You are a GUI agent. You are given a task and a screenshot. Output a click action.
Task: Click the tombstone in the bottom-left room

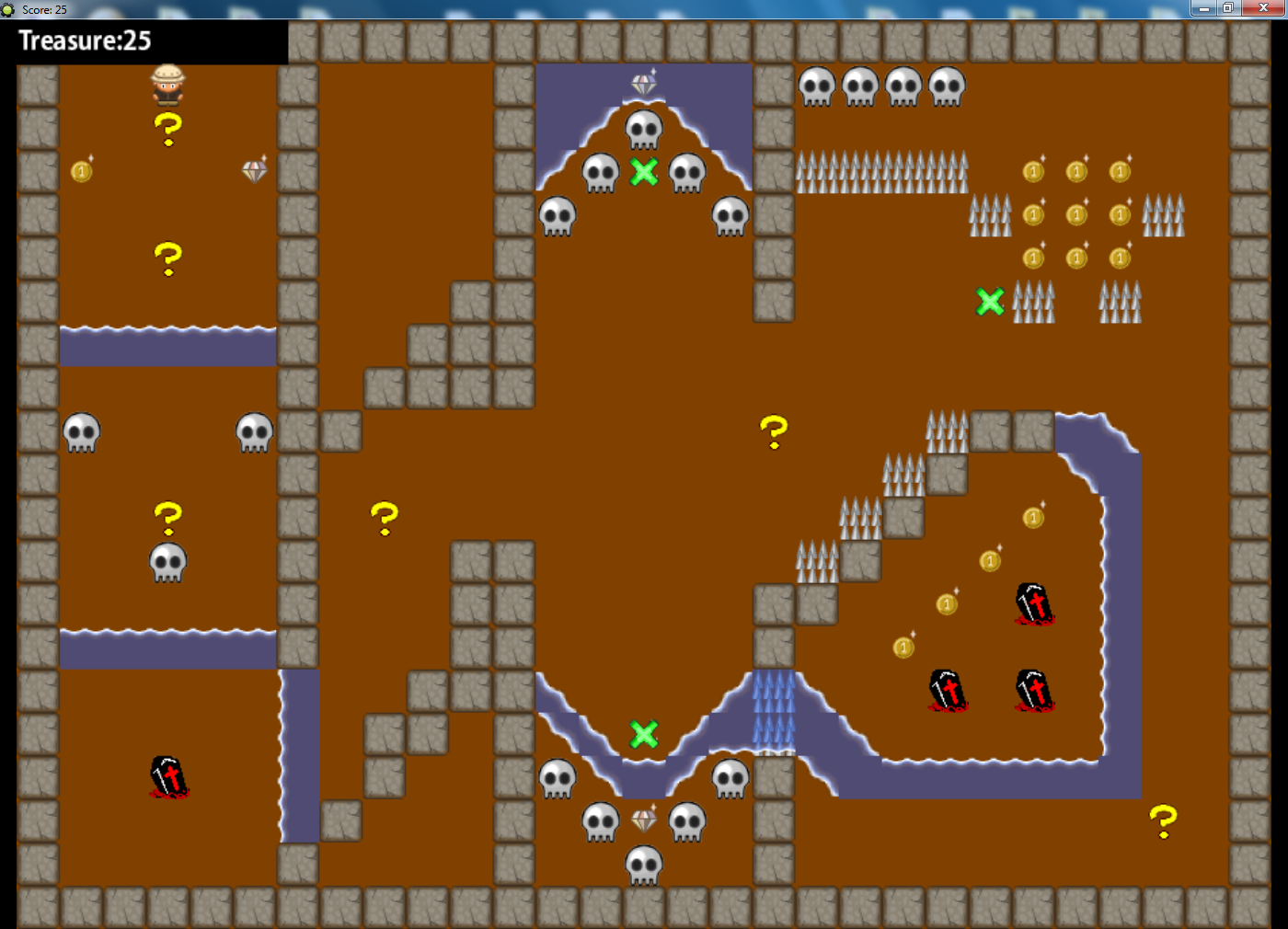[168, 777]
